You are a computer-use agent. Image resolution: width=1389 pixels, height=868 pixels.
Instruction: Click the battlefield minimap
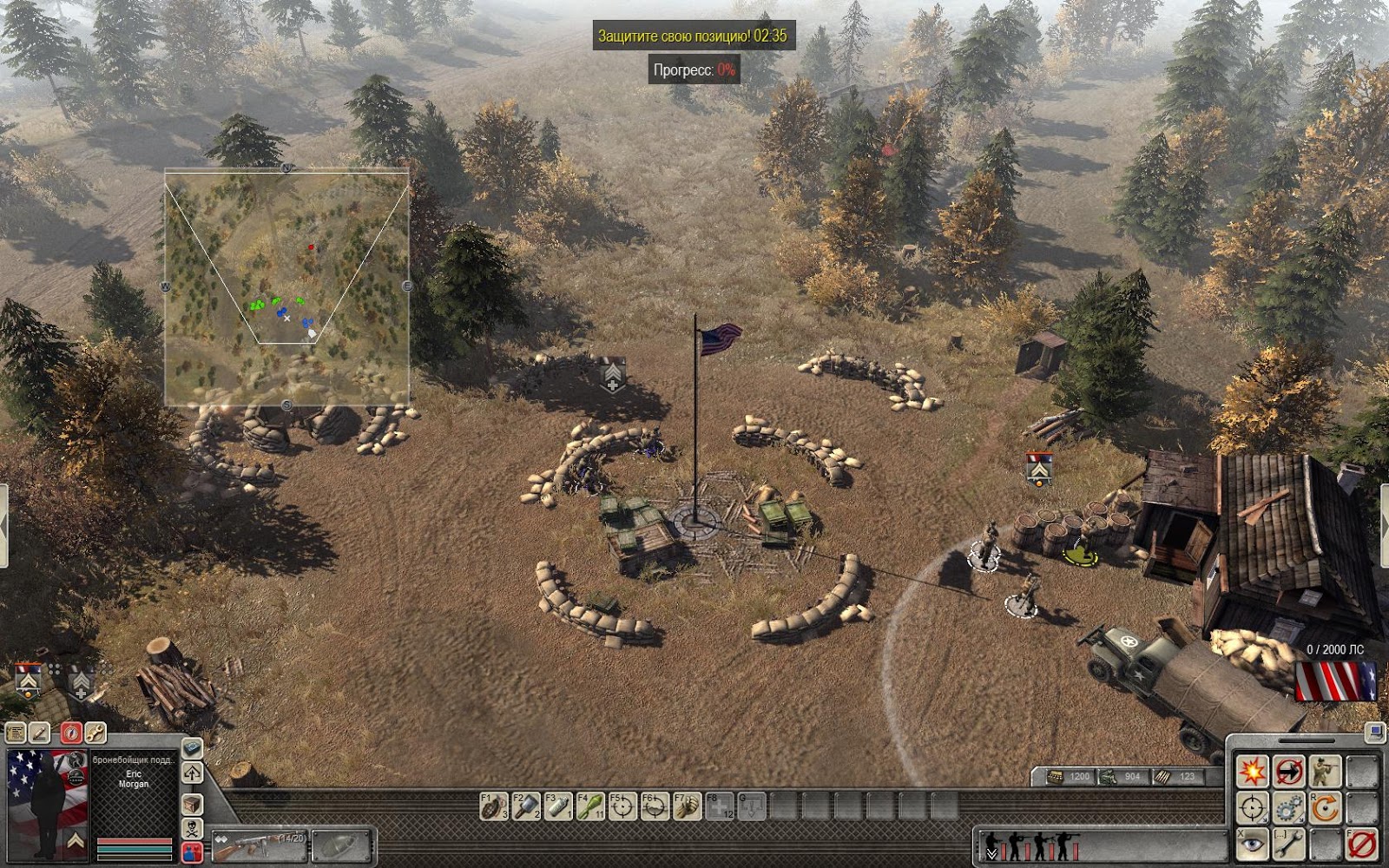[x=286, y=286]
